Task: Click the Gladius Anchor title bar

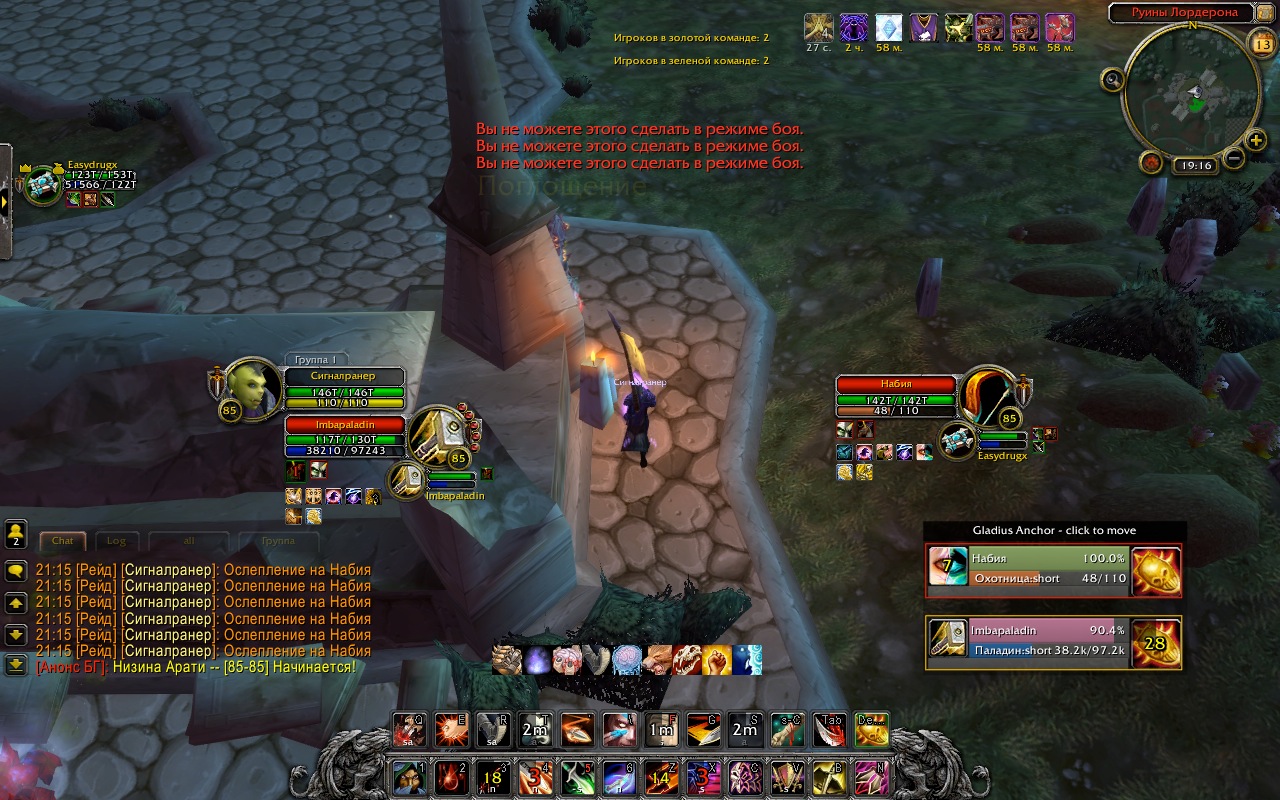Action: click(x=1054, y=530)
